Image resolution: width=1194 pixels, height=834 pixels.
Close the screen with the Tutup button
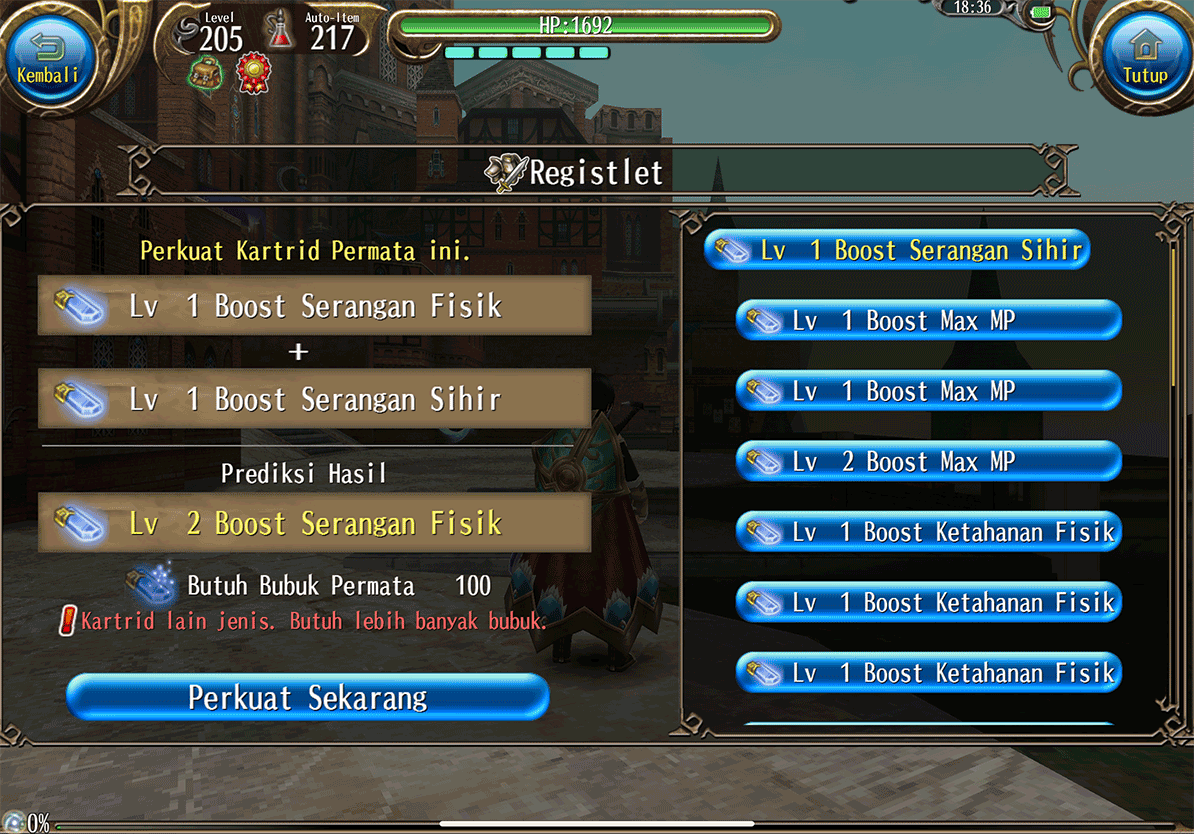pos(1145,57)
